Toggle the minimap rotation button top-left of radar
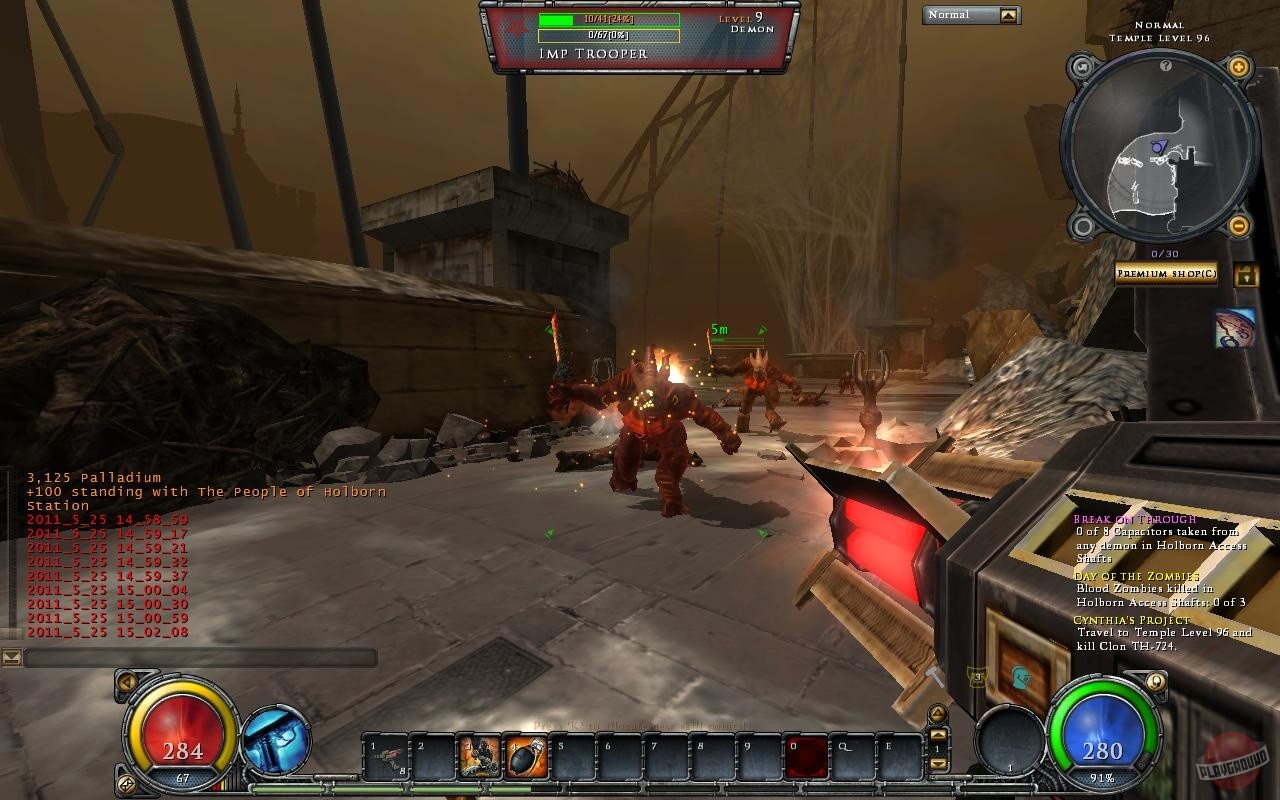 [1082, 65]
